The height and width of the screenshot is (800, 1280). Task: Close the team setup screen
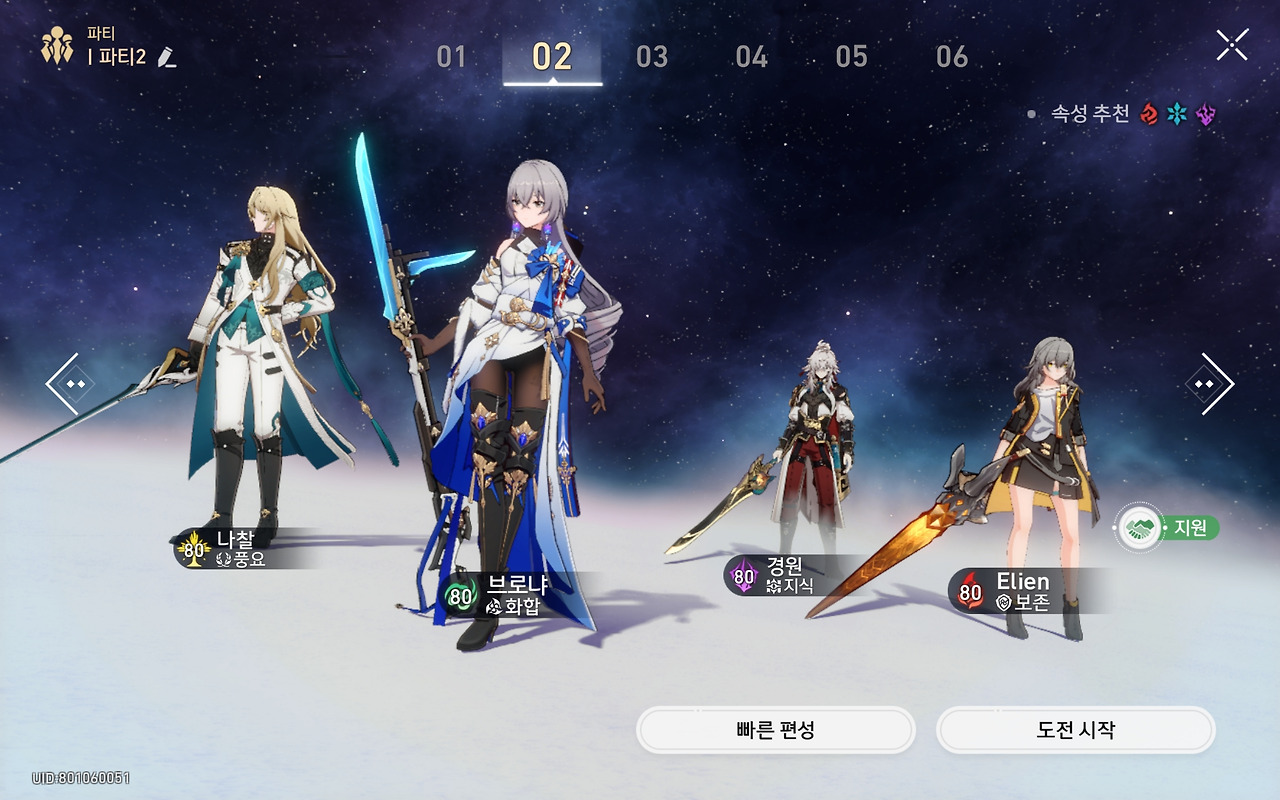point(1231,45)
